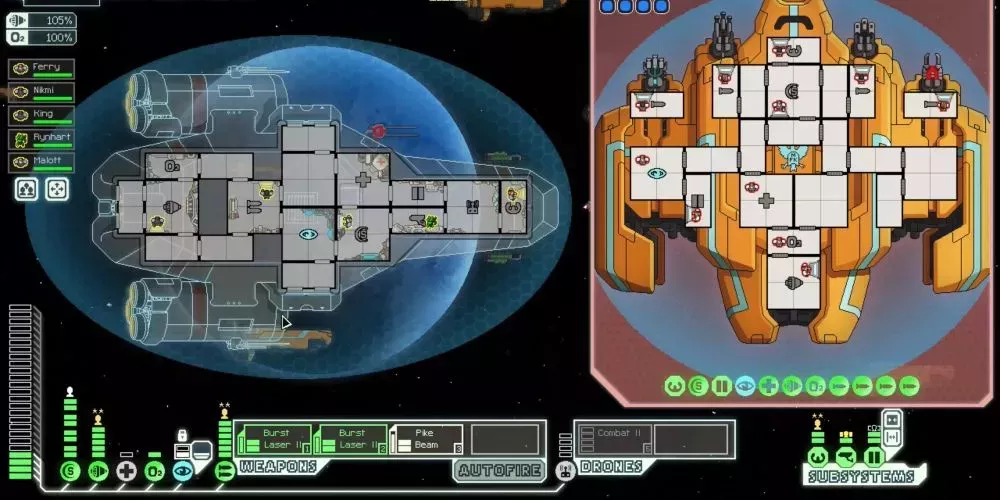The image size is (1000, 500).
Task: Click the engines system power icon
Action: coord(98,471)
